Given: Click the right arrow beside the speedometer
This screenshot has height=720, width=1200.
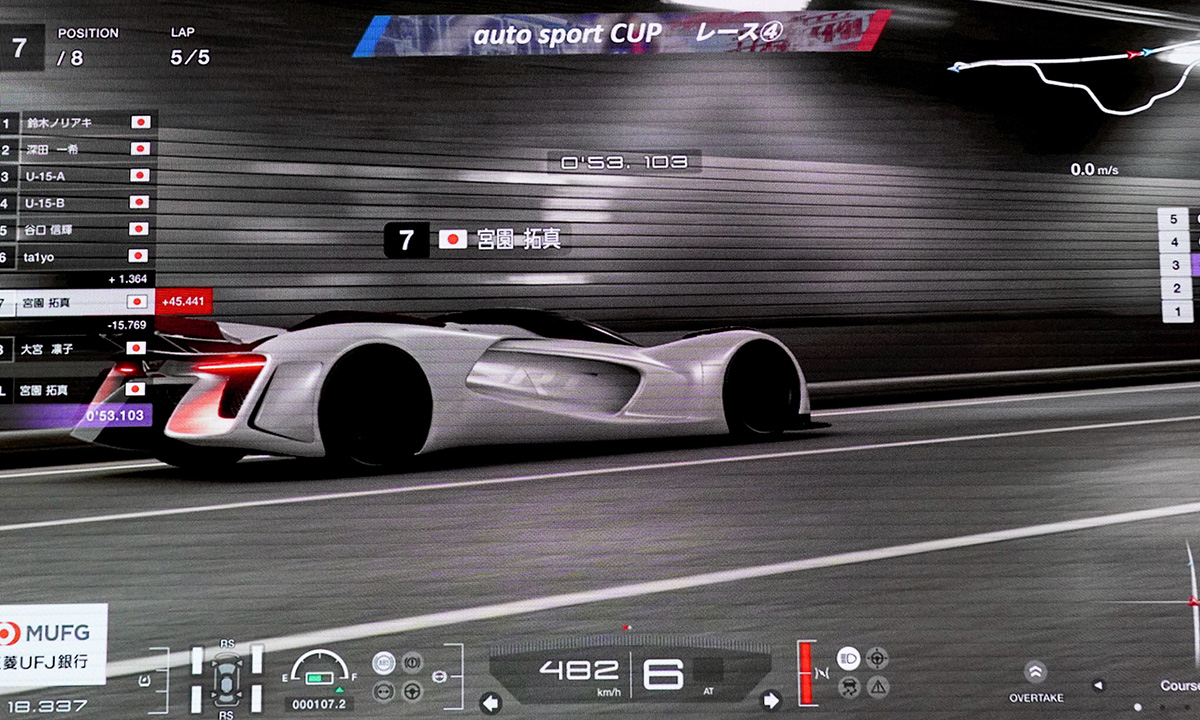Looking at the screenshot, I should (771, 700).
